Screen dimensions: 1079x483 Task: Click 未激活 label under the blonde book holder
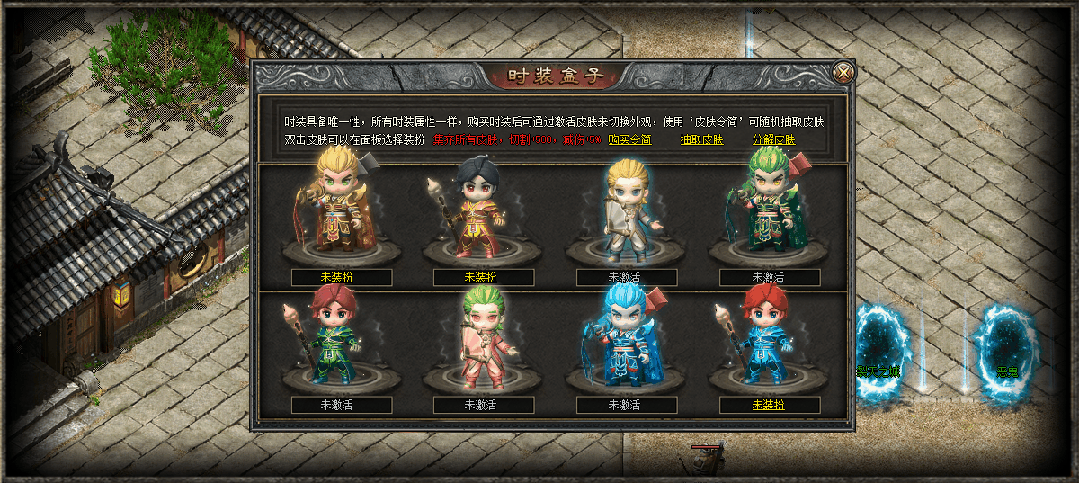[x=627, y=277]
